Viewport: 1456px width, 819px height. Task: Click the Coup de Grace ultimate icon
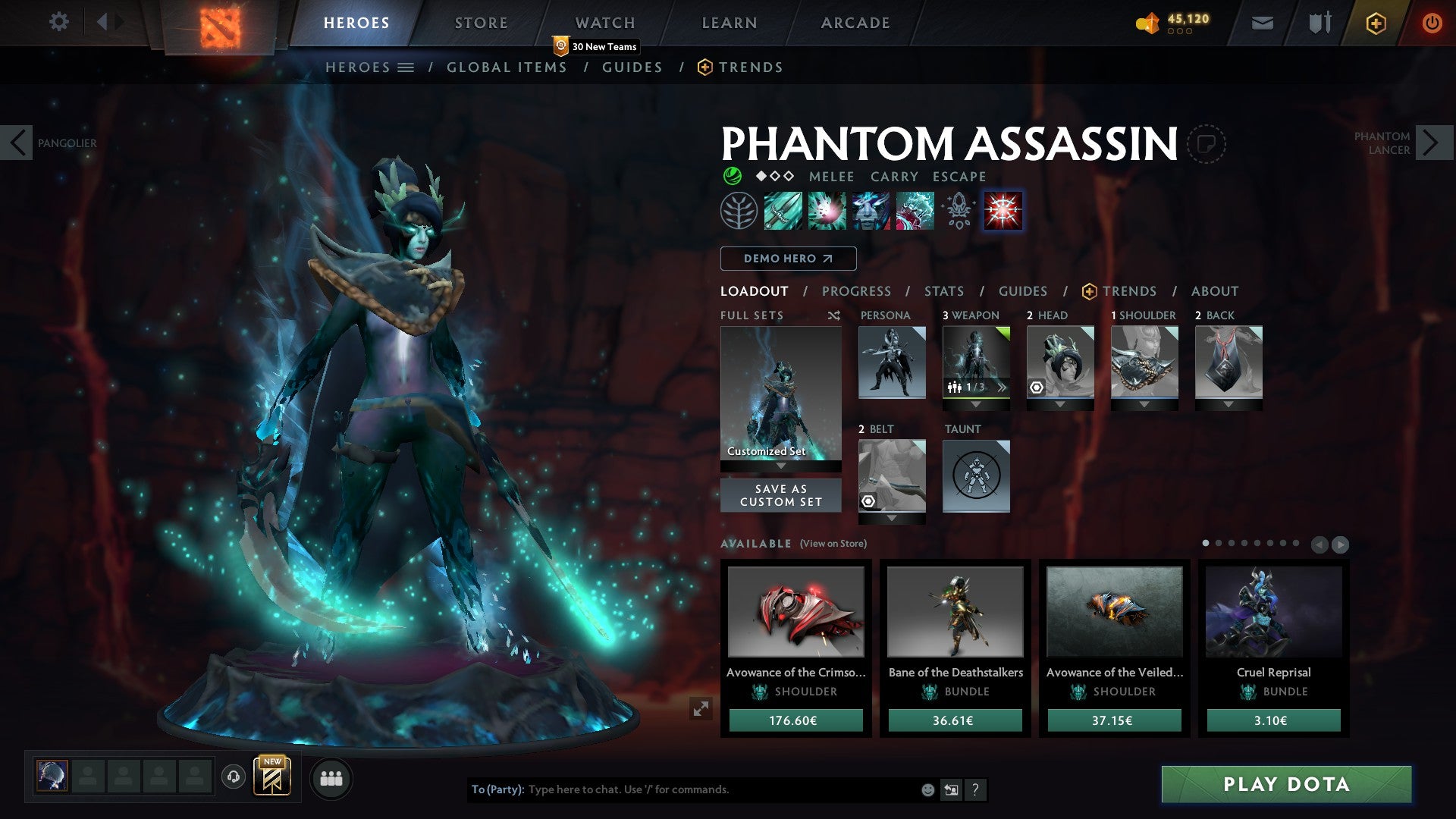tap(1003, 211)
